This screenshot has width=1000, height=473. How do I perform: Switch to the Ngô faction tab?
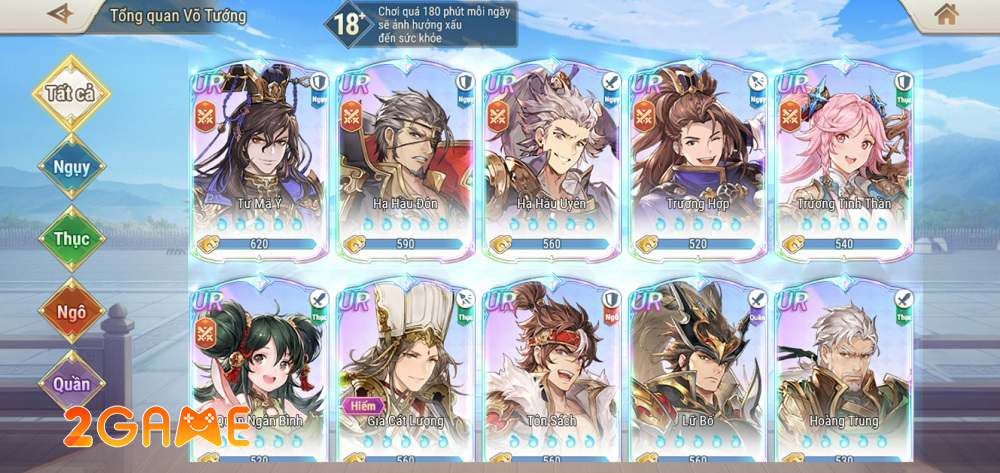point(71,311)
